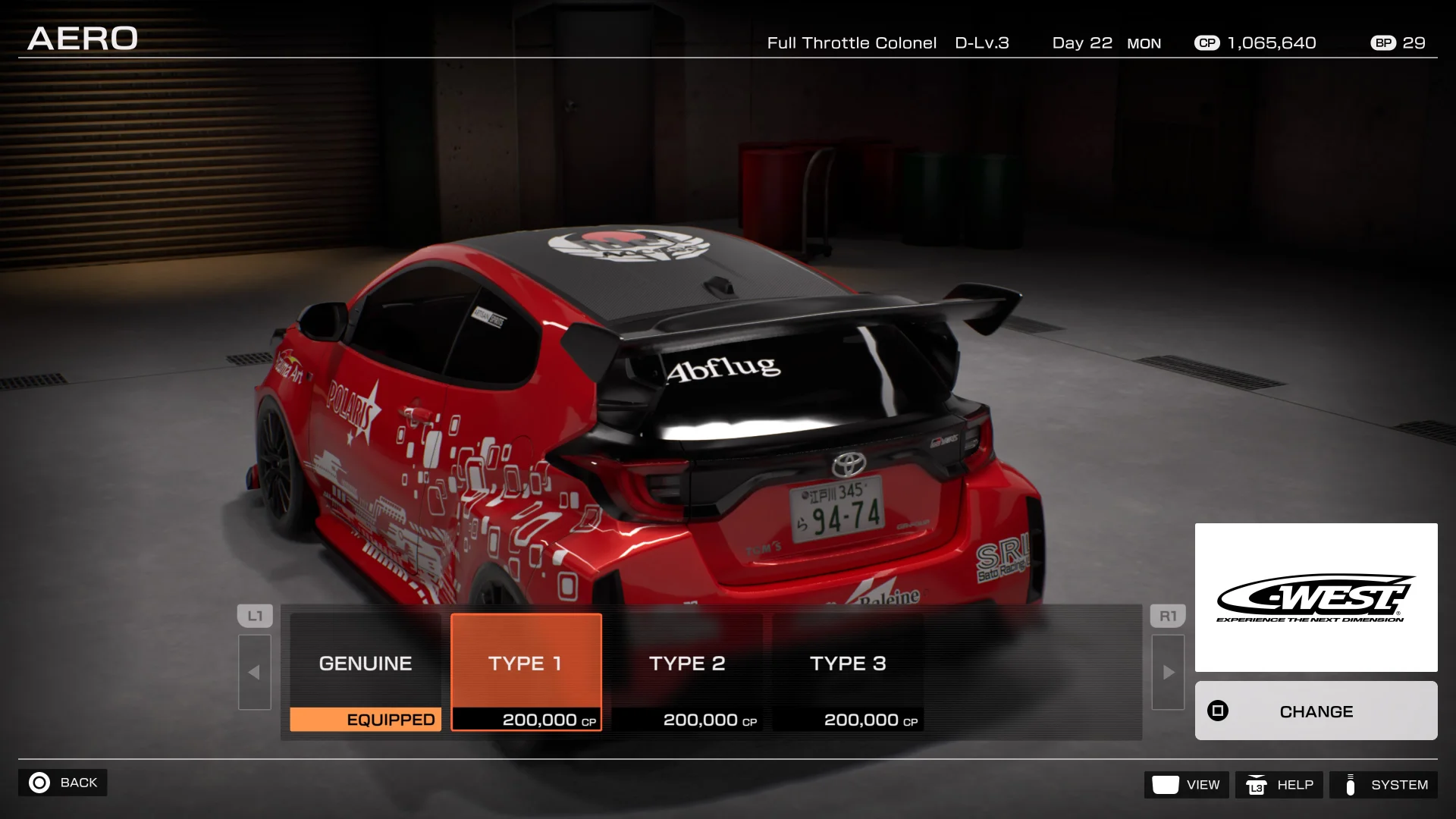Click the left arrow to previous category
The image size is (1456, 819).
[254, 672]
